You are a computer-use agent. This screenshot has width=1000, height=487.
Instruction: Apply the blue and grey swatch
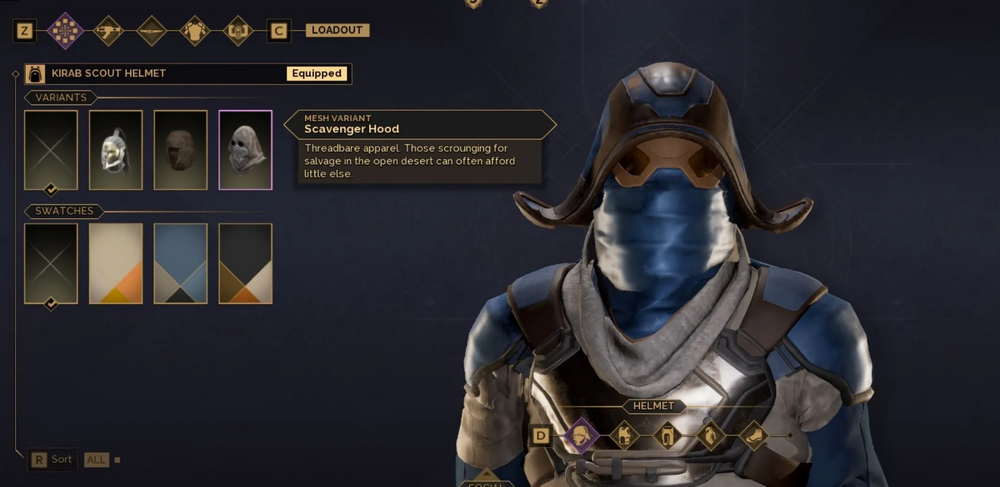click(180, 263)
